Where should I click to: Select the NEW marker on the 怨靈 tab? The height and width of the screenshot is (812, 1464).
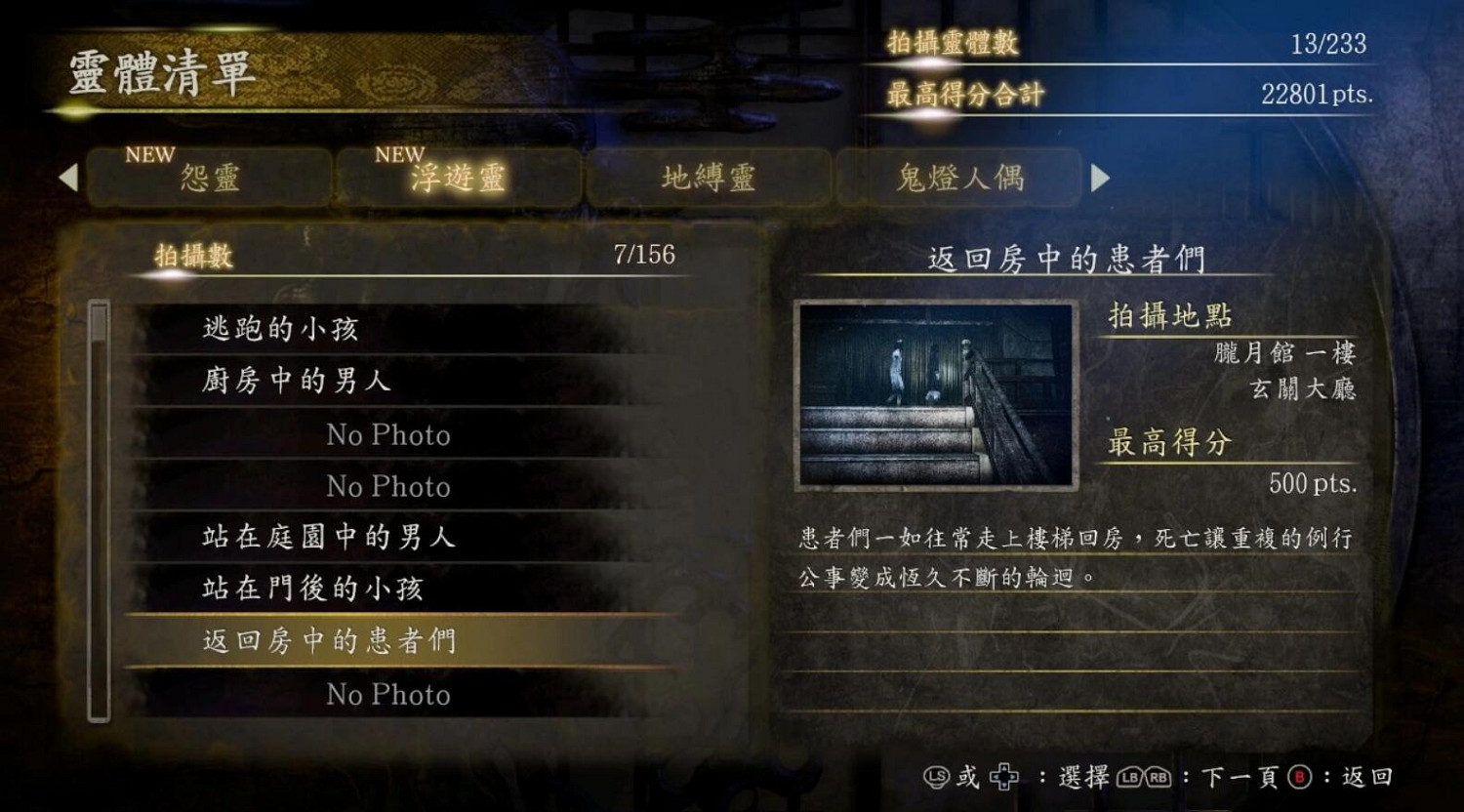(x=151, y=153)
